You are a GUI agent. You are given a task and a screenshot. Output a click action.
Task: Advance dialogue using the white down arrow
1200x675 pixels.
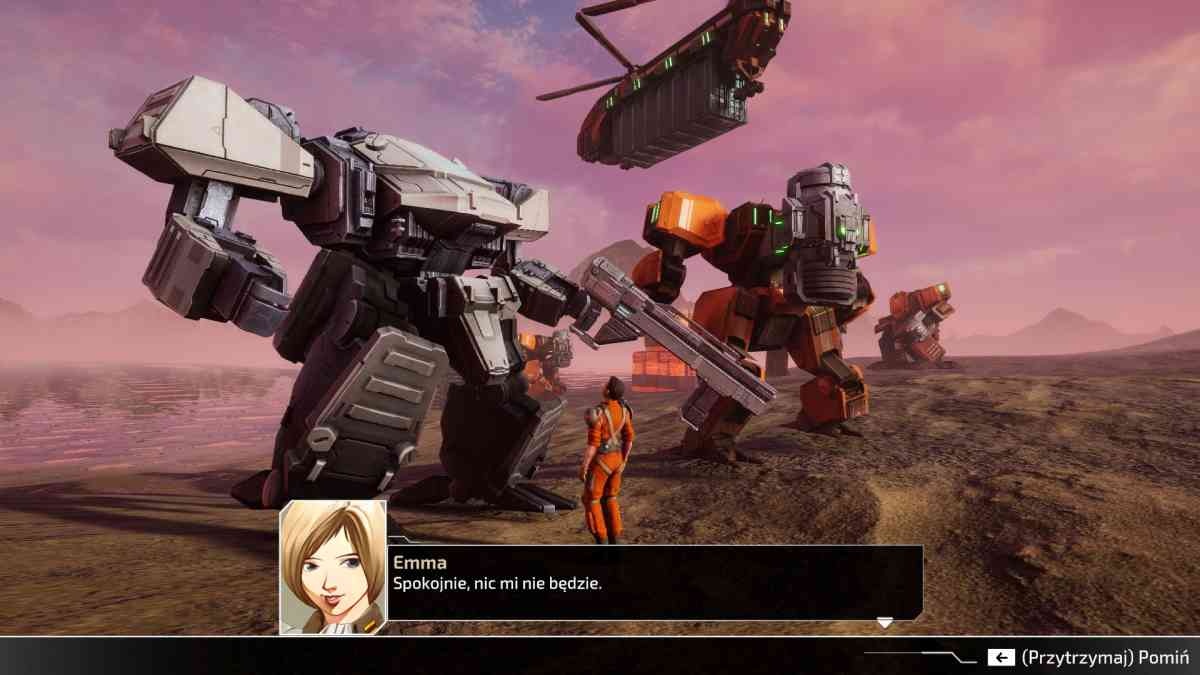pos(884,623)
